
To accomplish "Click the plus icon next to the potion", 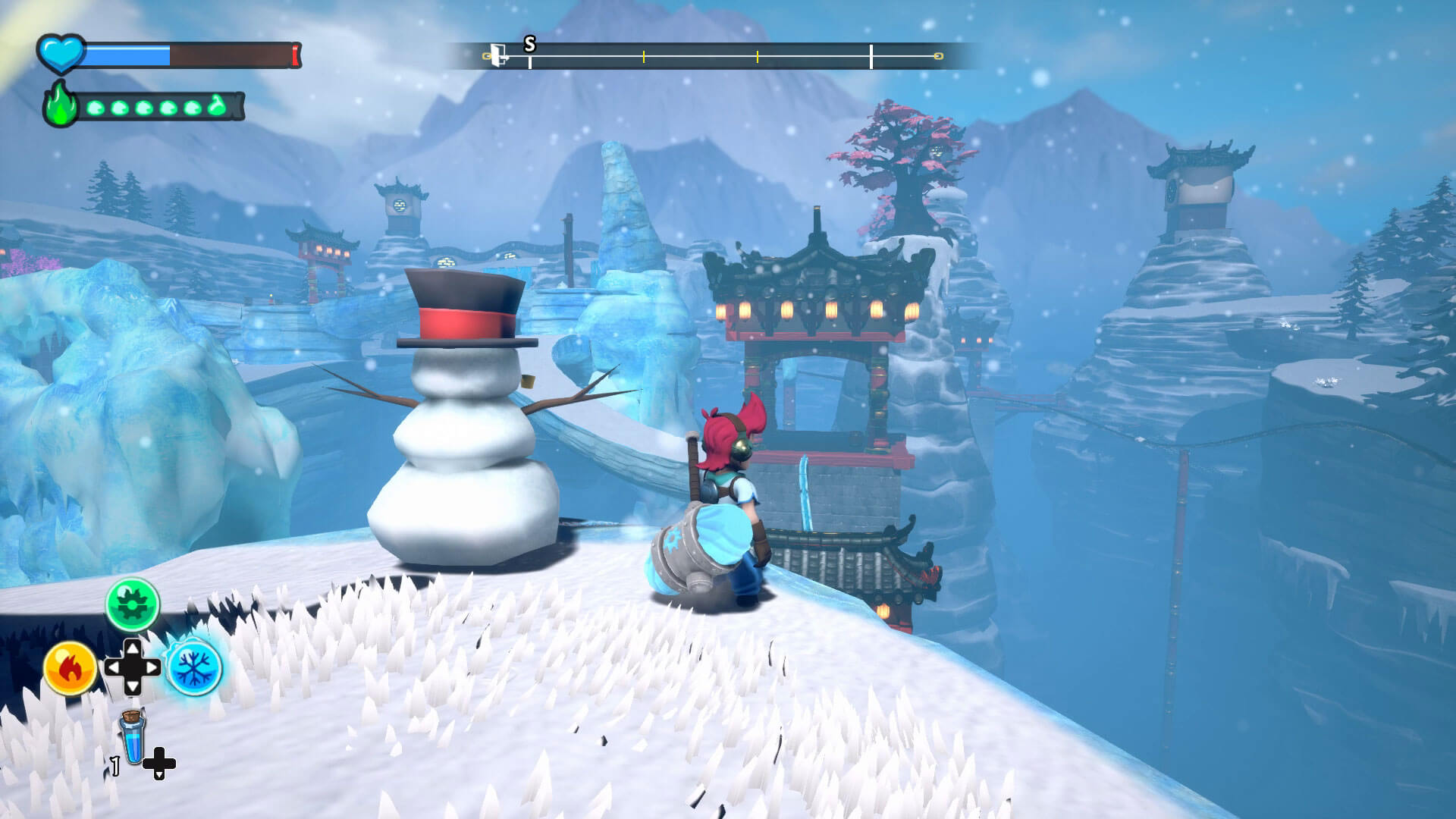I will point(159,764).
